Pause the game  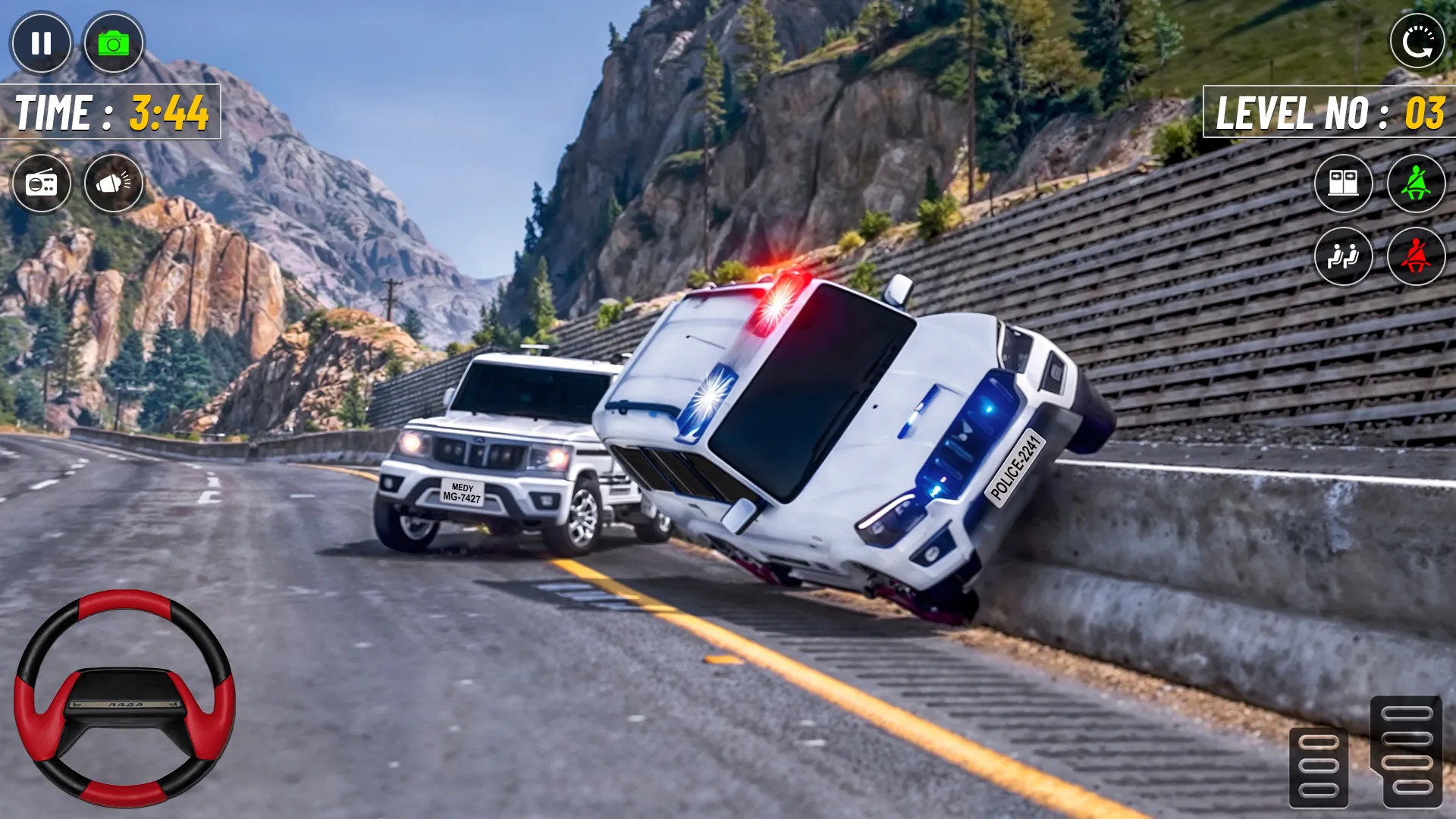click(x=41, y=43)
